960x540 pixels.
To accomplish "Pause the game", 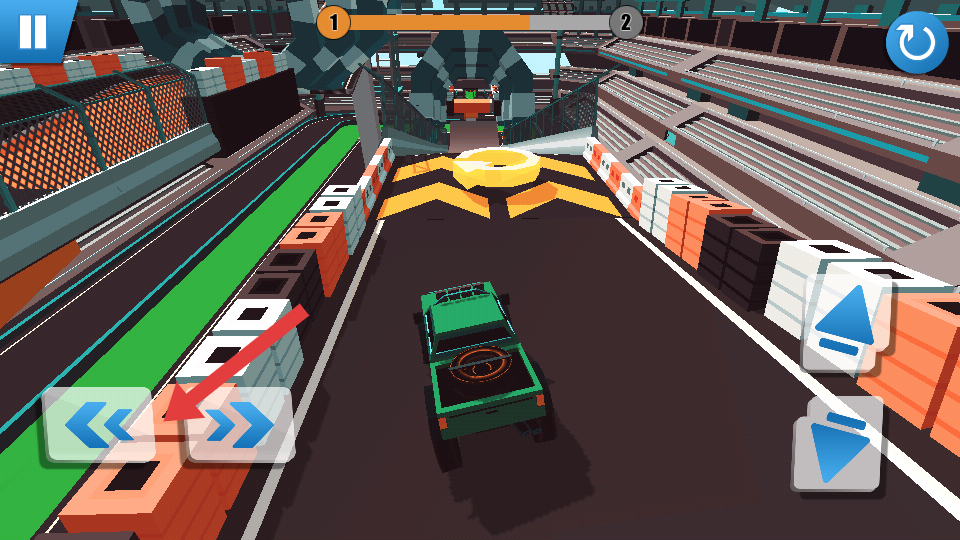I will pyautogui.click(x=32, y=29).
